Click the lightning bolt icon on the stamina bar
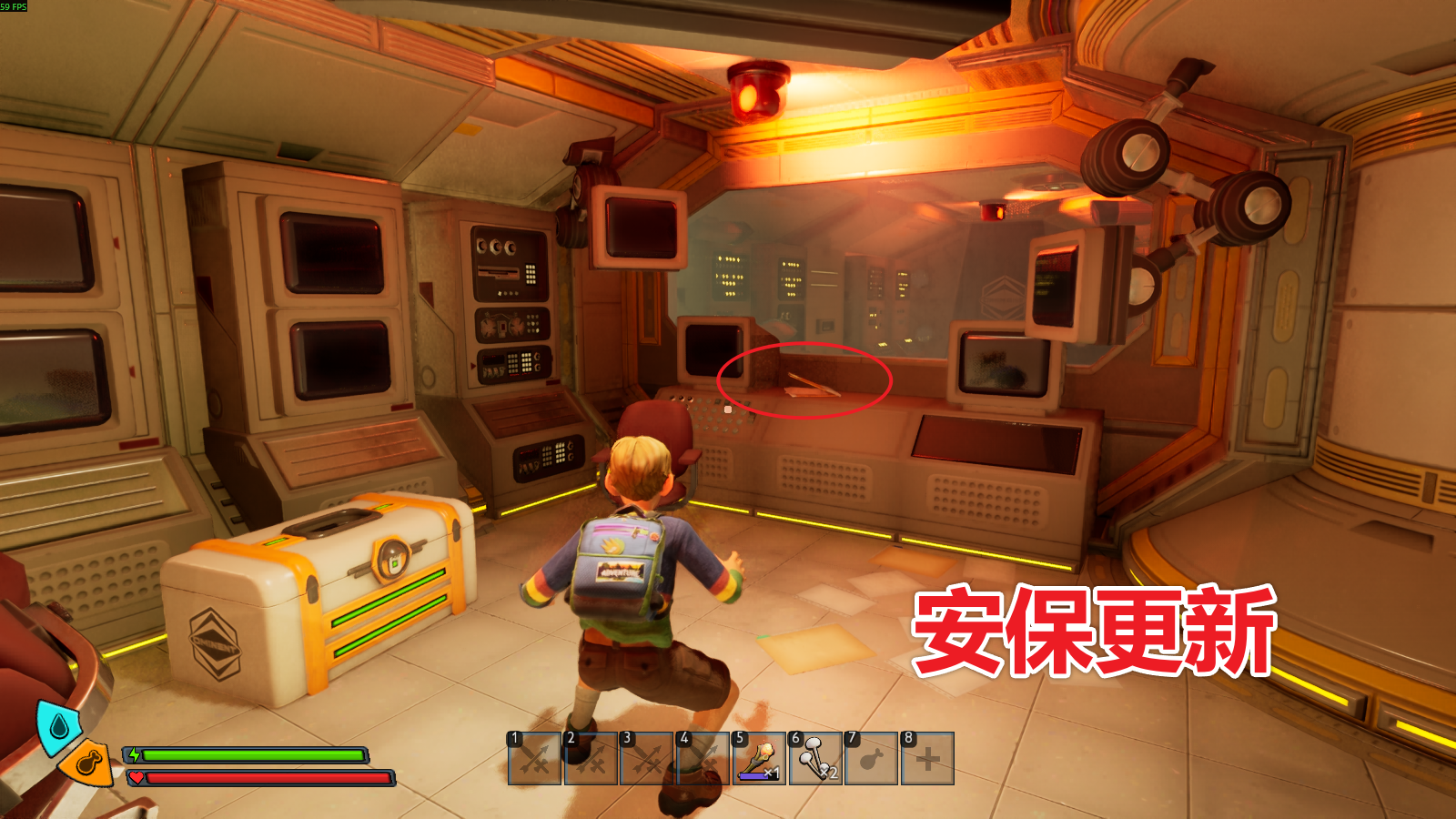This screenshot has width=1456, height=819. click(136, 754)
